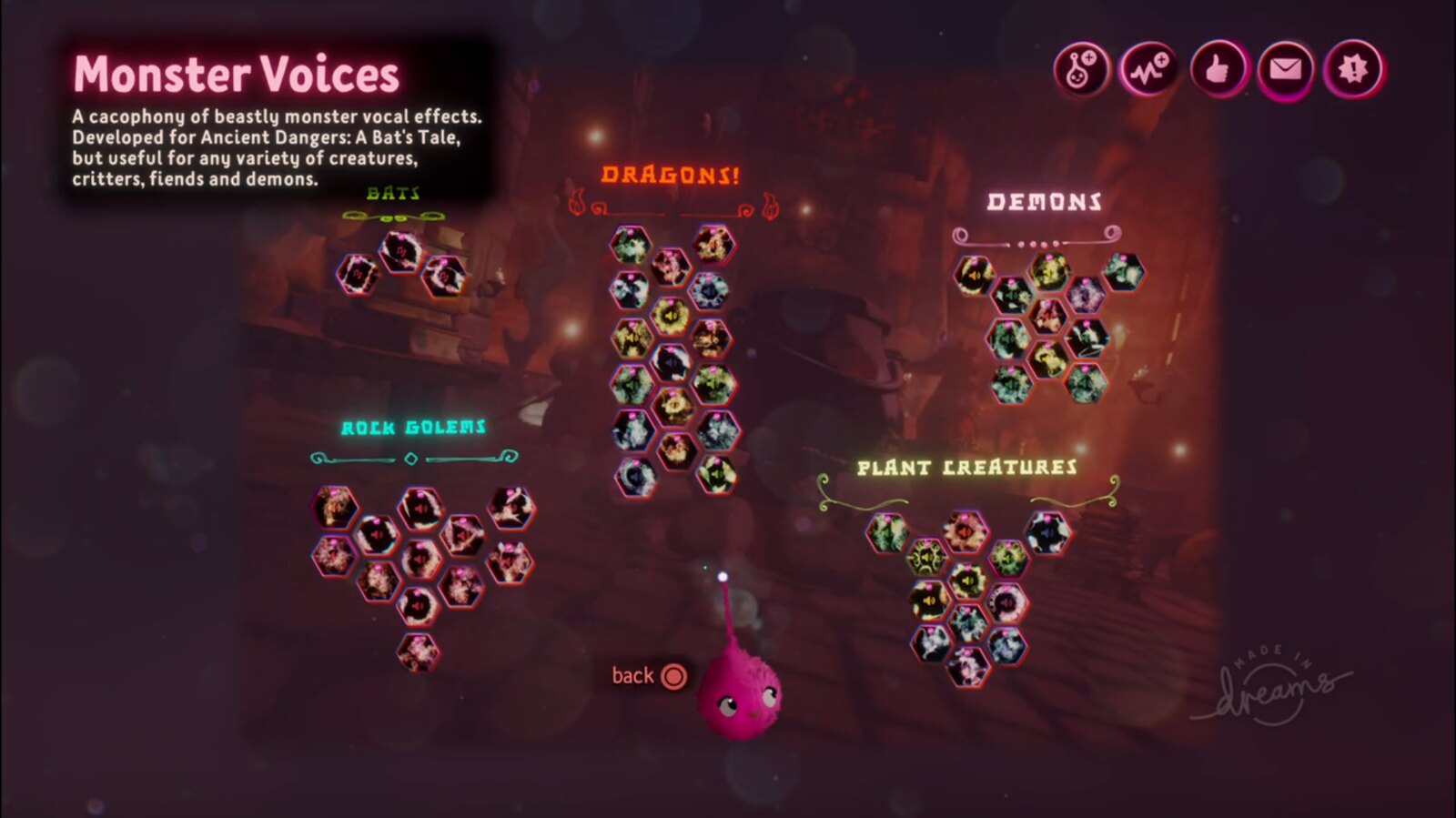Open the envelope share icon
1456x818 pixels.
(x=1285, y=69)
